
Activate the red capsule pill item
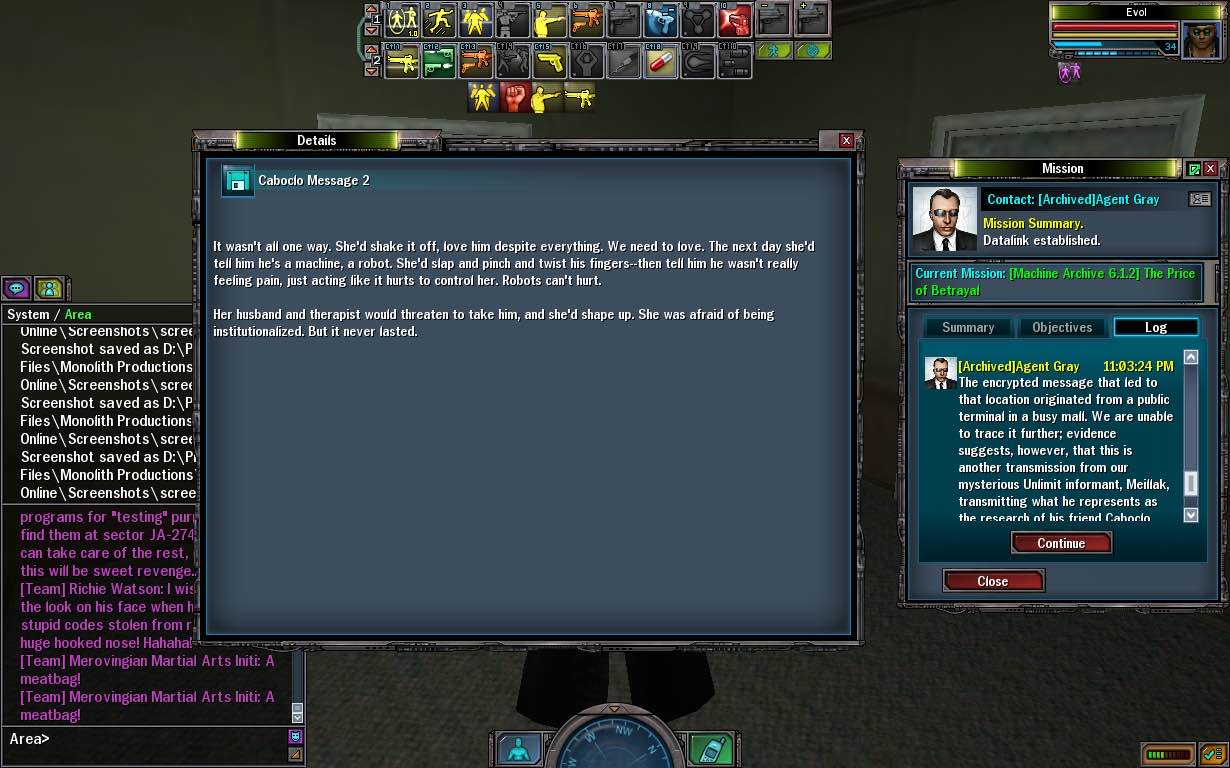pos(661,63)
